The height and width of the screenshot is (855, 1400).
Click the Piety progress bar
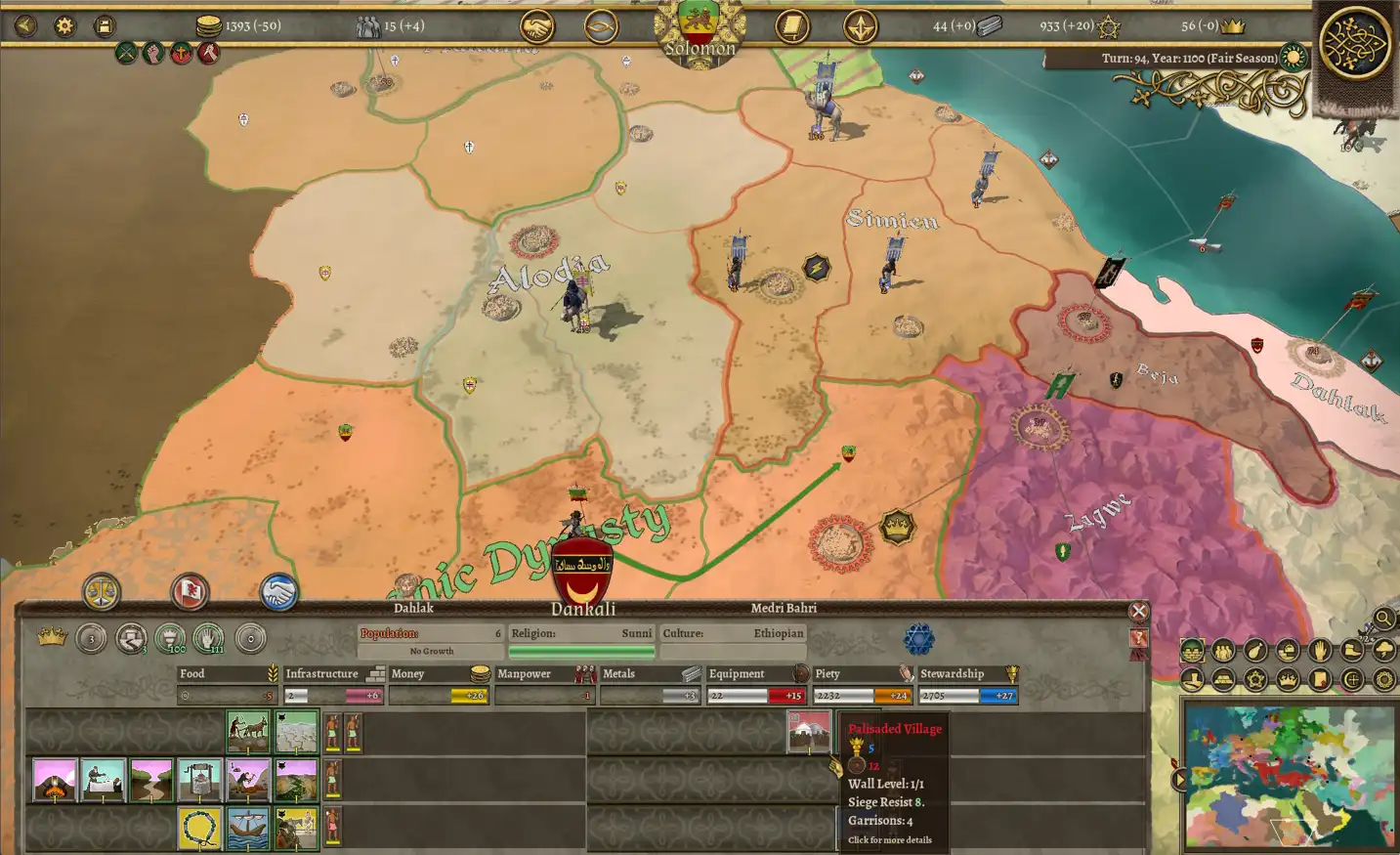pos(861,695)
